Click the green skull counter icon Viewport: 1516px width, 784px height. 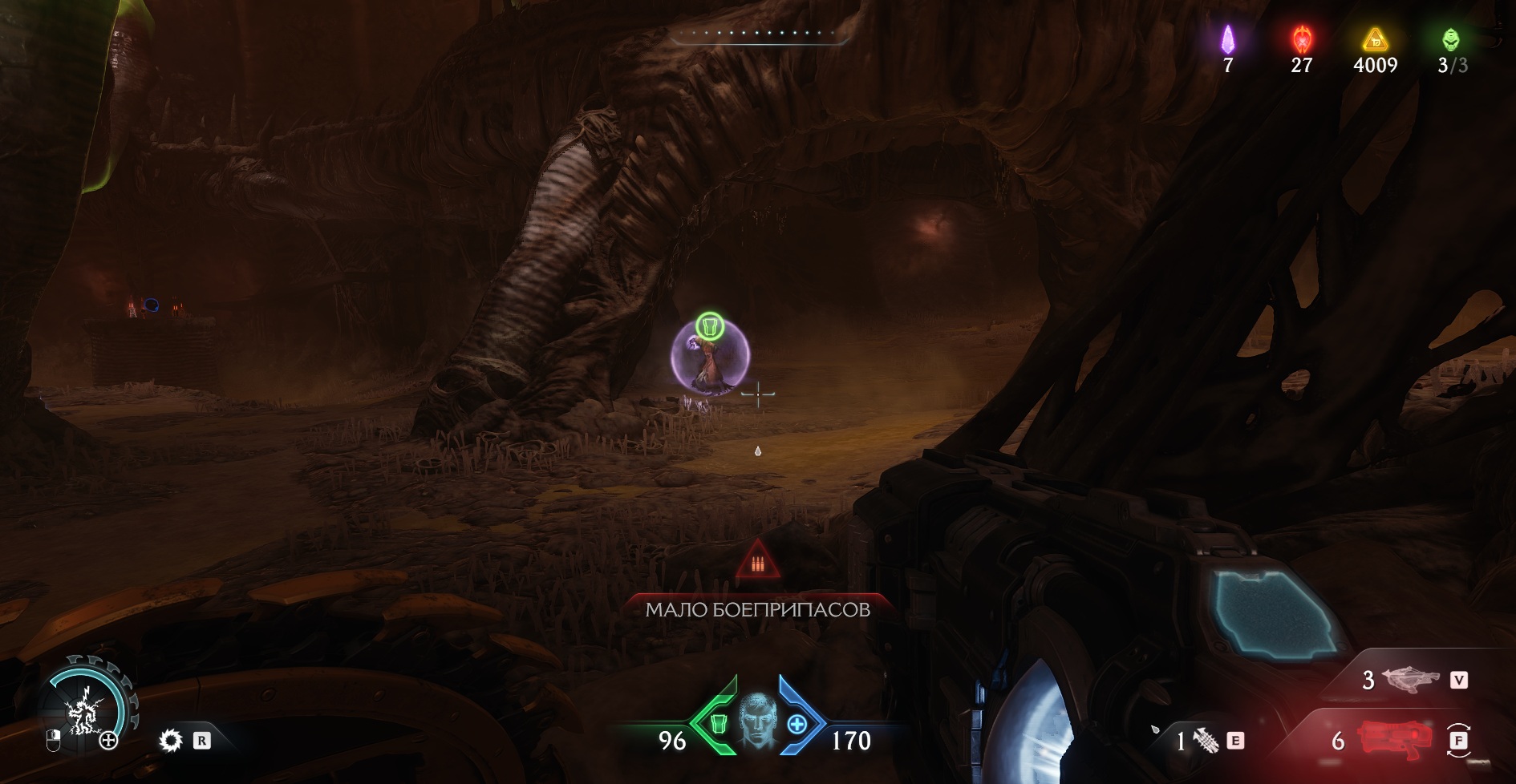1450,39
